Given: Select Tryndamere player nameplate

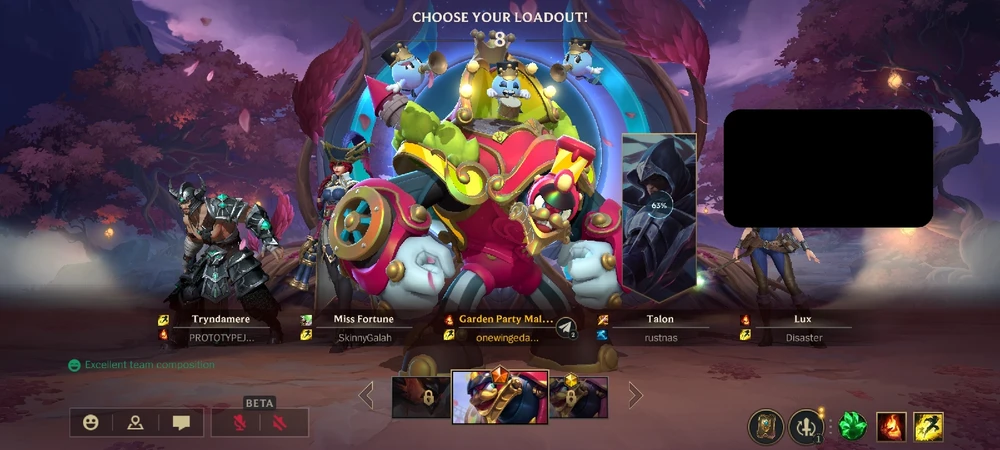Looking at the screenshot, I should (x=220, y=328).
